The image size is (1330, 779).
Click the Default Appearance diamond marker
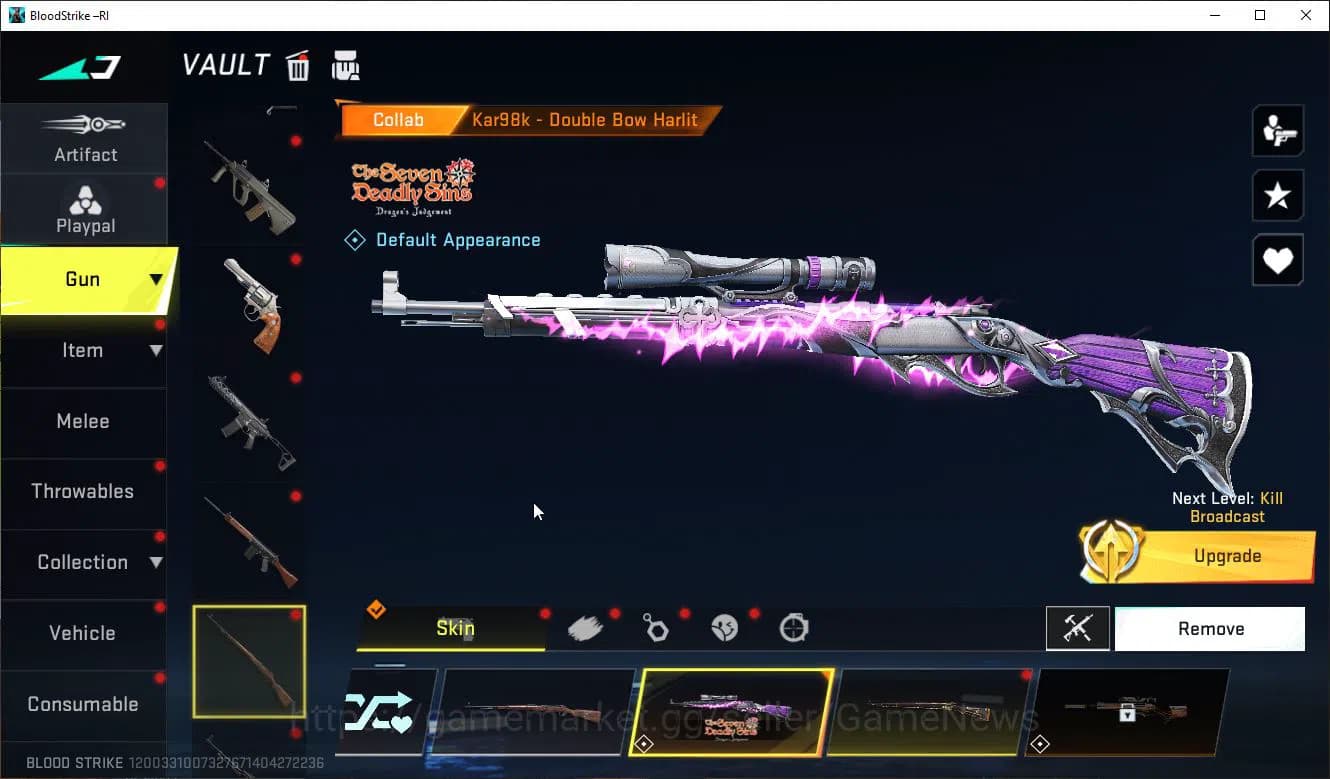pyautogui.click(x=354, y=239)
